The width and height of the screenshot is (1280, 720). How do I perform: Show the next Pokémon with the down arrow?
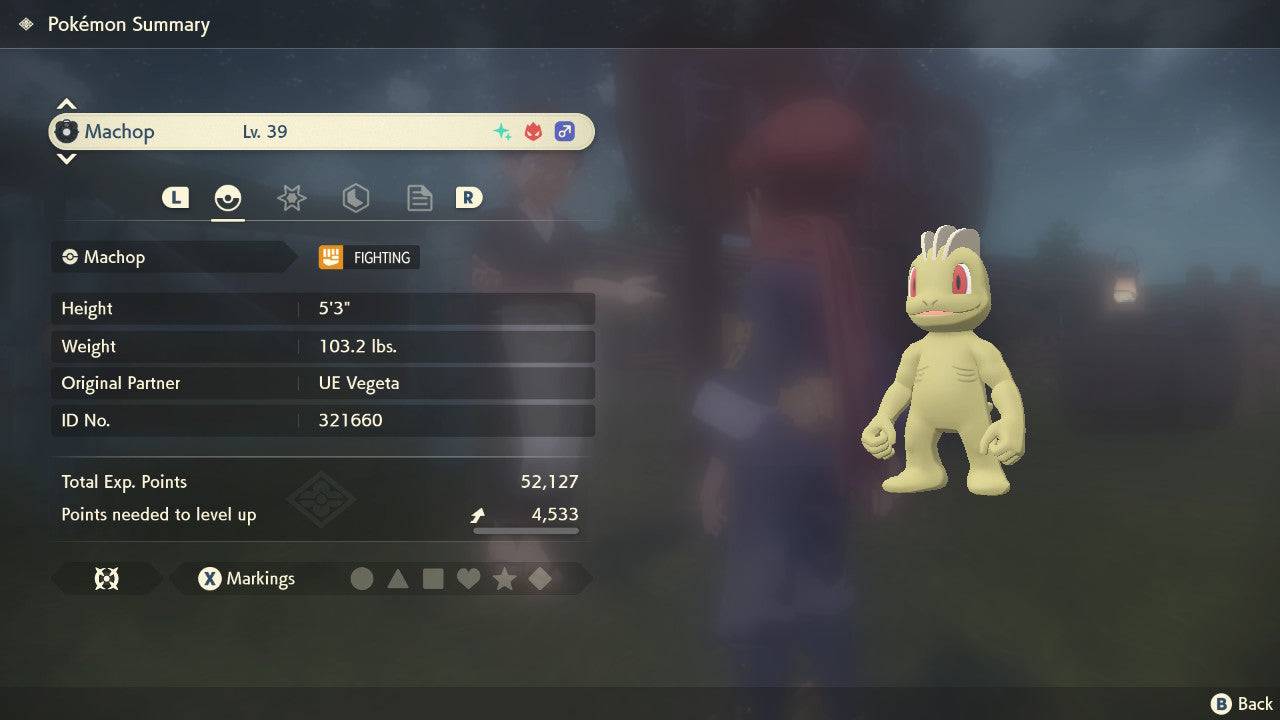coord(66,158)
